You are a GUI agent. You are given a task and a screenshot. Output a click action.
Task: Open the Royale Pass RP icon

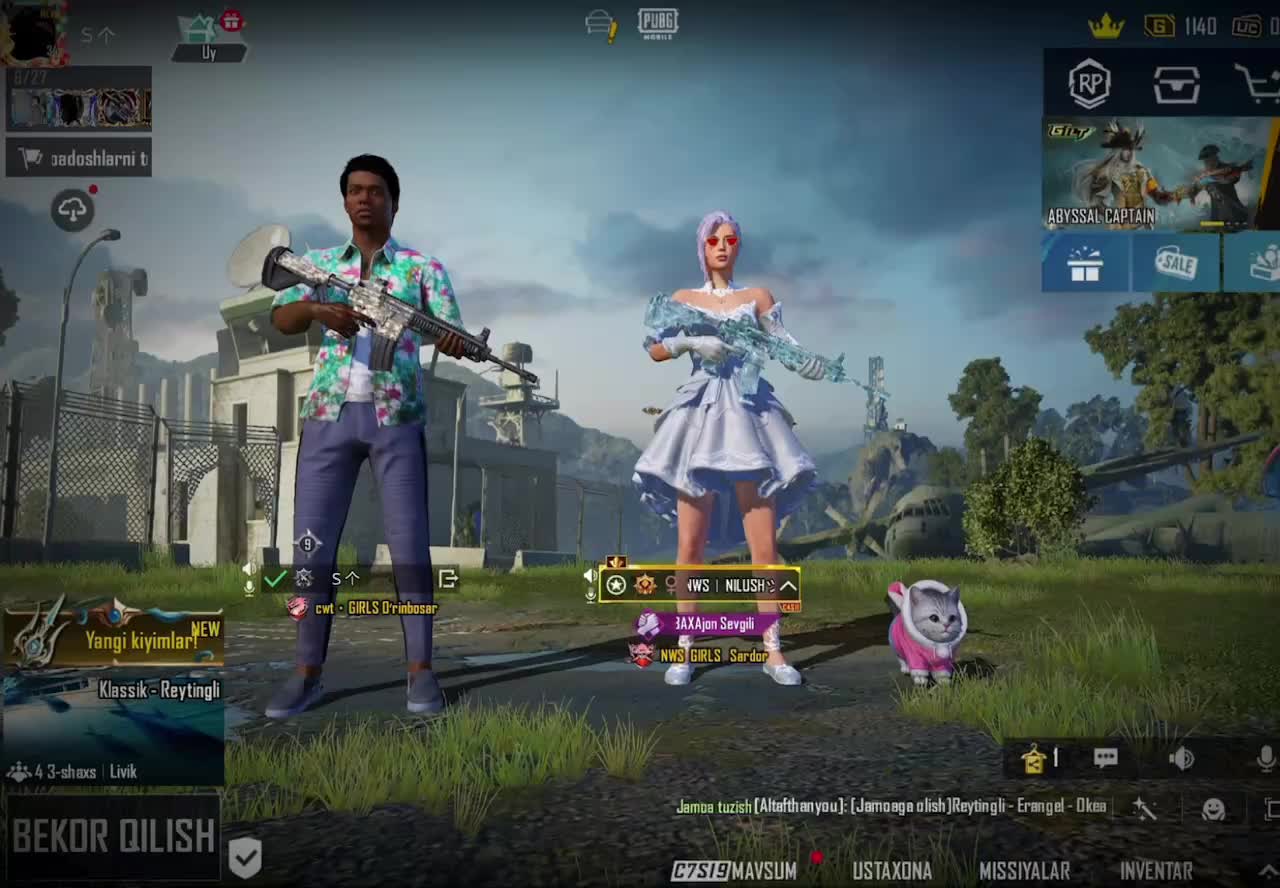(1089, 84)
